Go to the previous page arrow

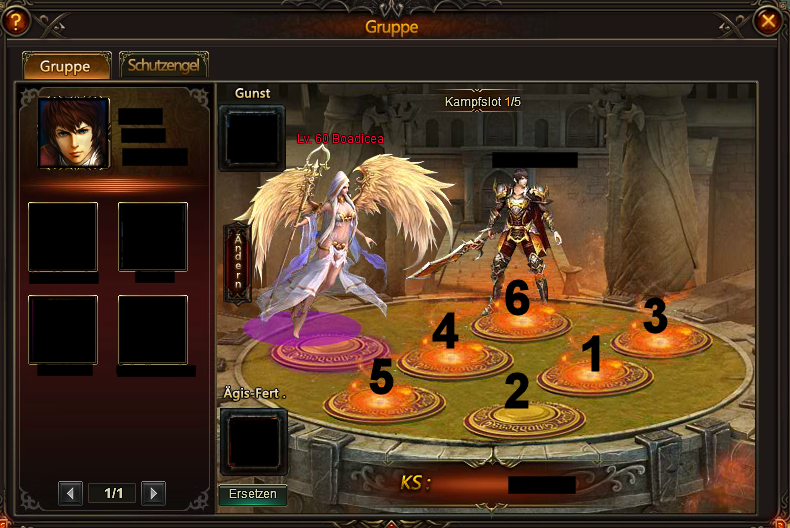point(70,493)
